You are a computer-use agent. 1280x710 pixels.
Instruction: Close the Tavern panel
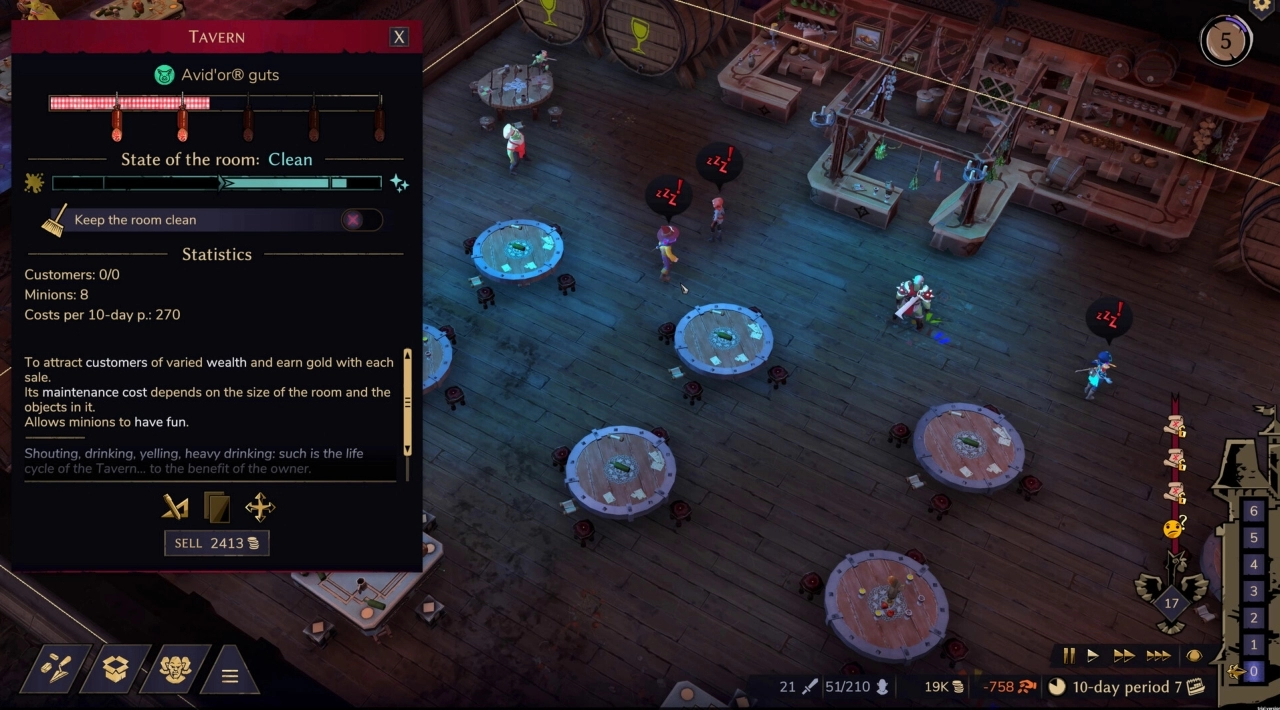coord(399,37)
